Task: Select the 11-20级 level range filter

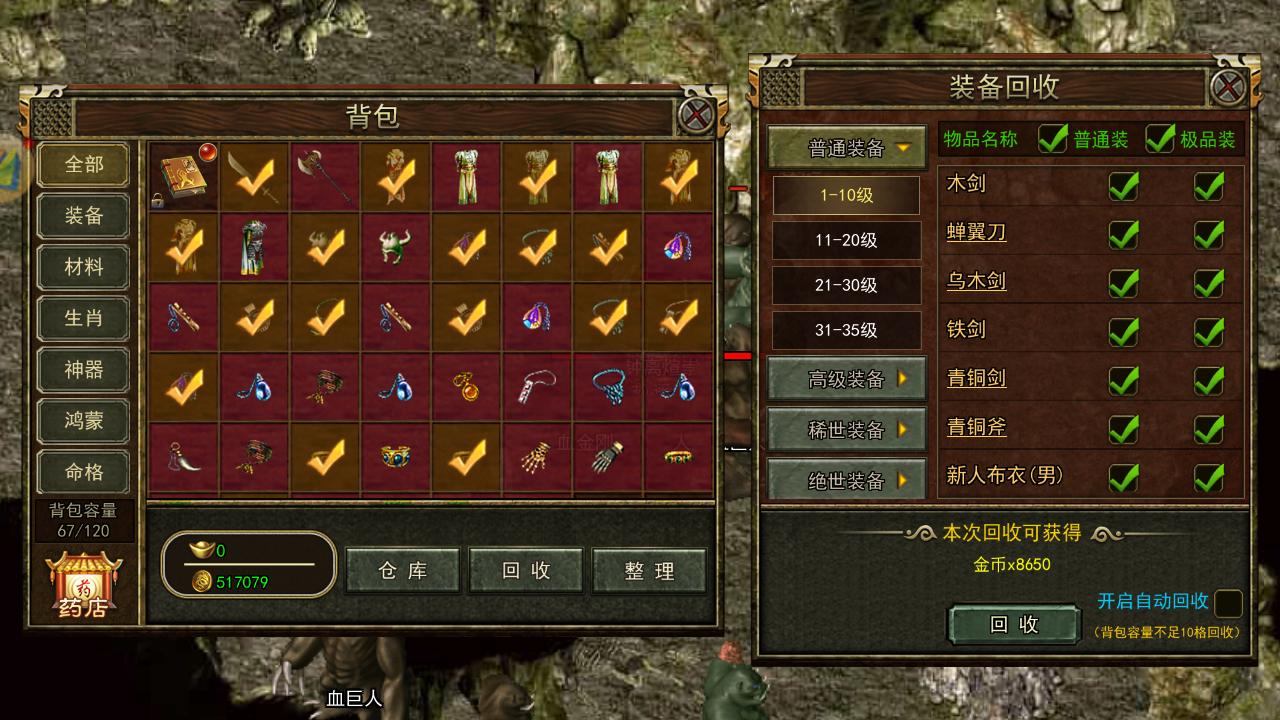Action: (x=845, y=241)
